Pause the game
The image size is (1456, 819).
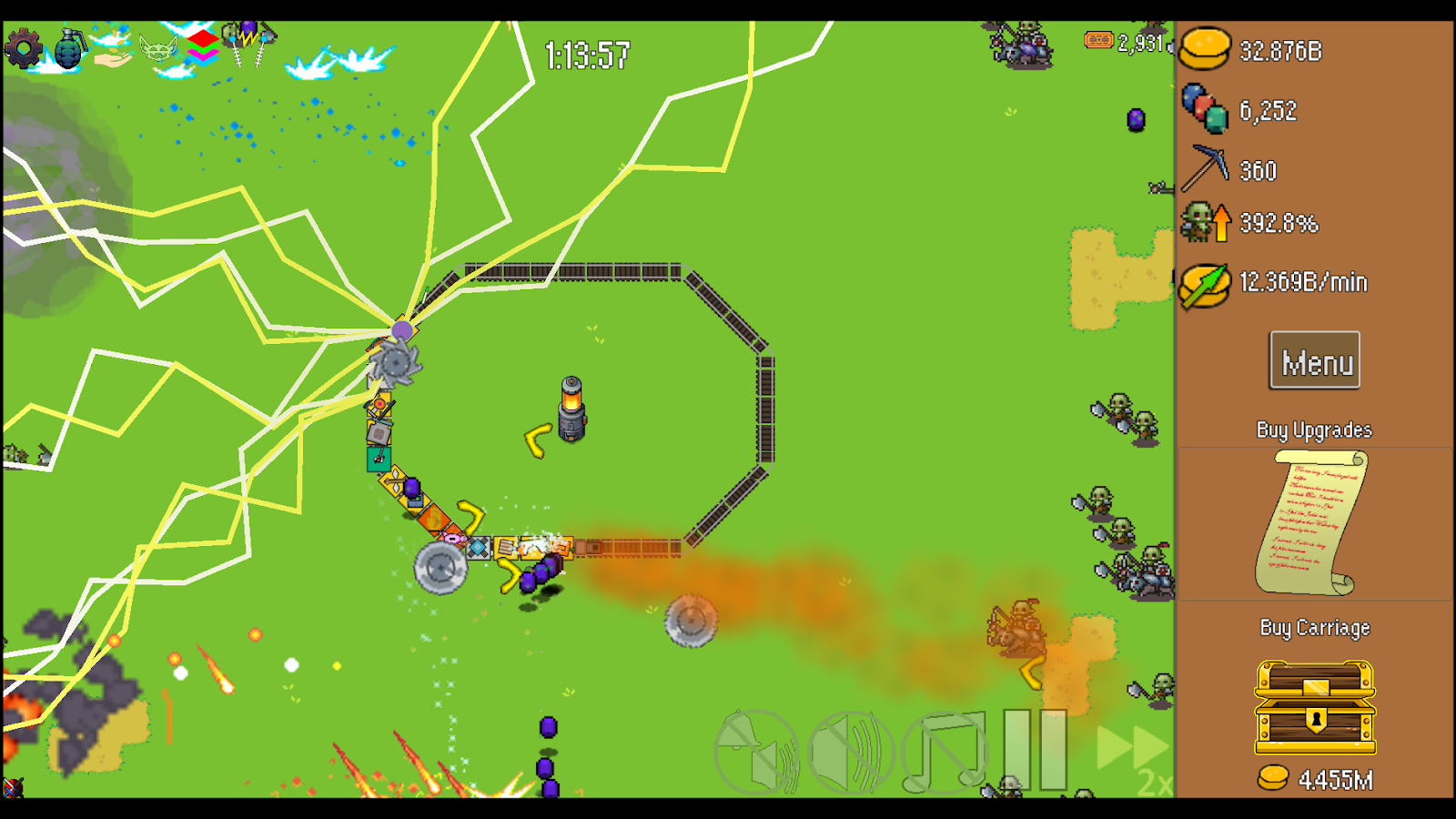pyautogui.click(x=1035, y=750)
